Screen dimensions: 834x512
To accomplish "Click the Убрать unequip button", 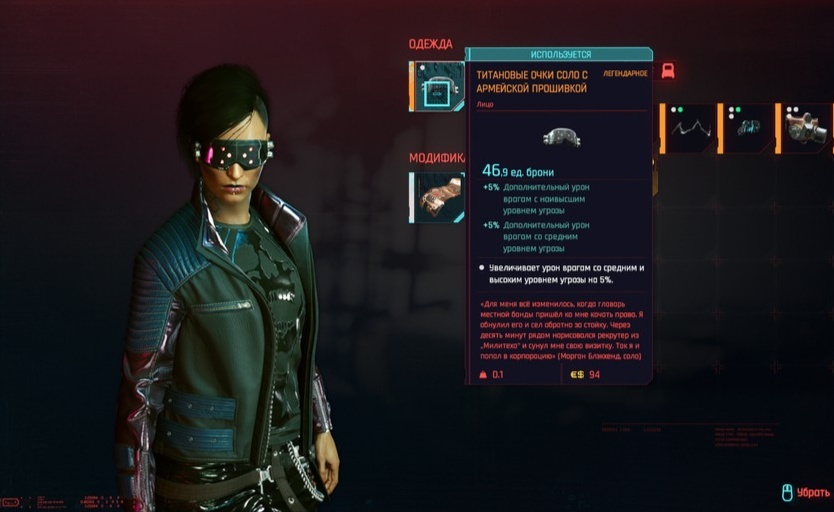I will coord(806,492).
